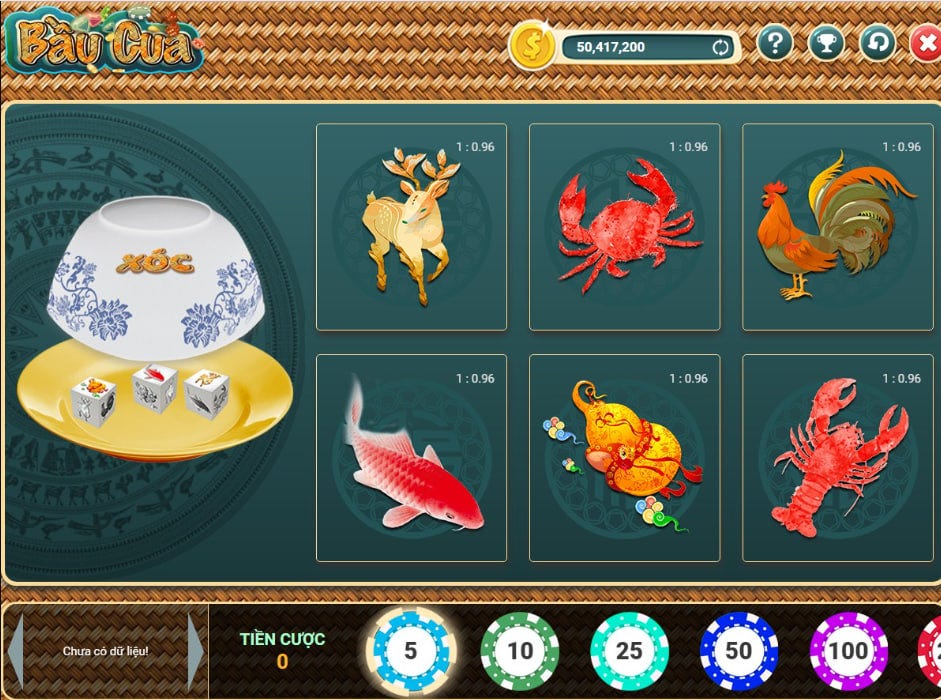Refresh the coin balance
The width and height of the screenshot is (941, 700).
pos(719,46)
